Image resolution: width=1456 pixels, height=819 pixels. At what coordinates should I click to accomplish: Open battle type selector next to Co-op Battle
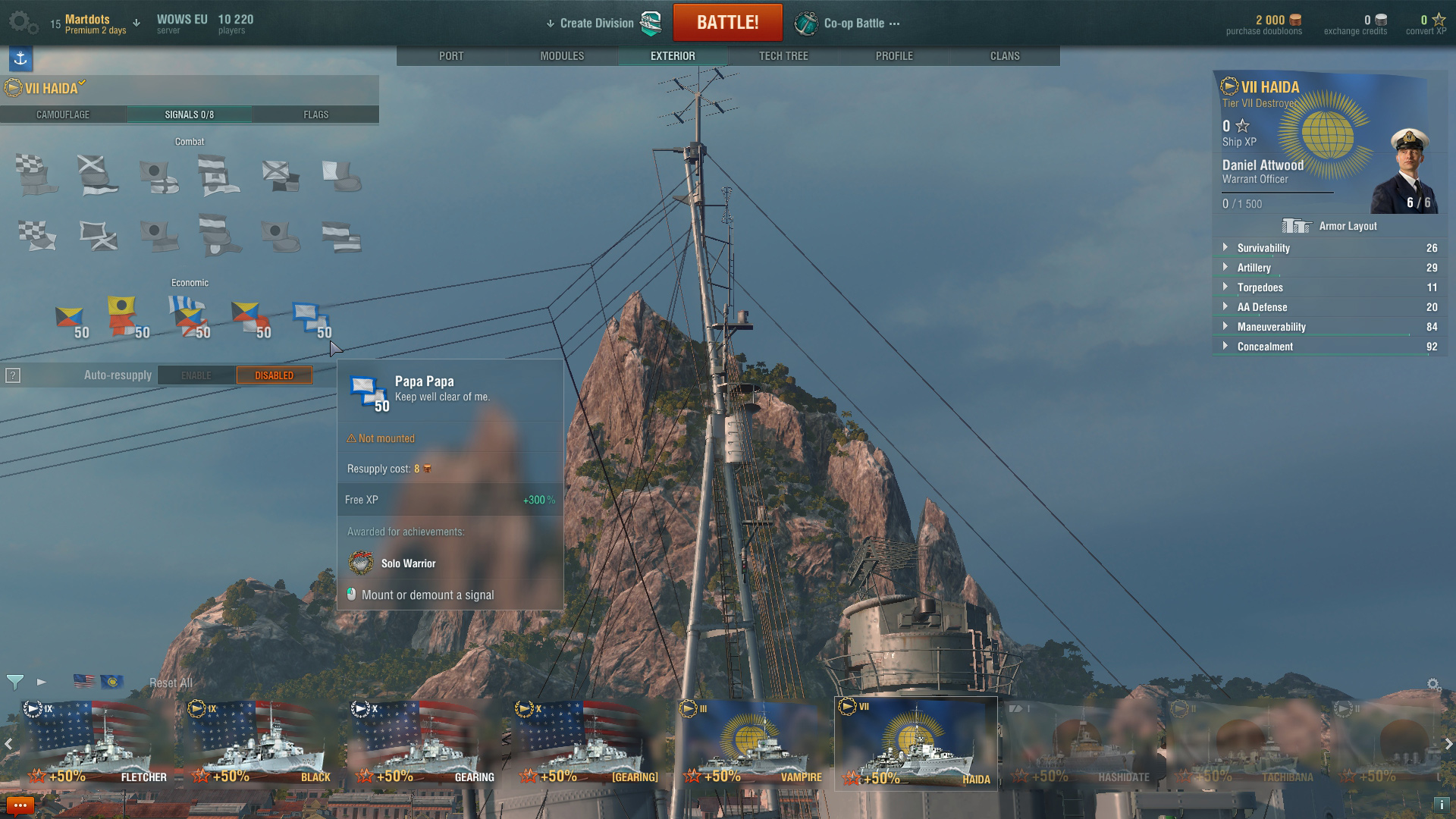coord(893,22)
